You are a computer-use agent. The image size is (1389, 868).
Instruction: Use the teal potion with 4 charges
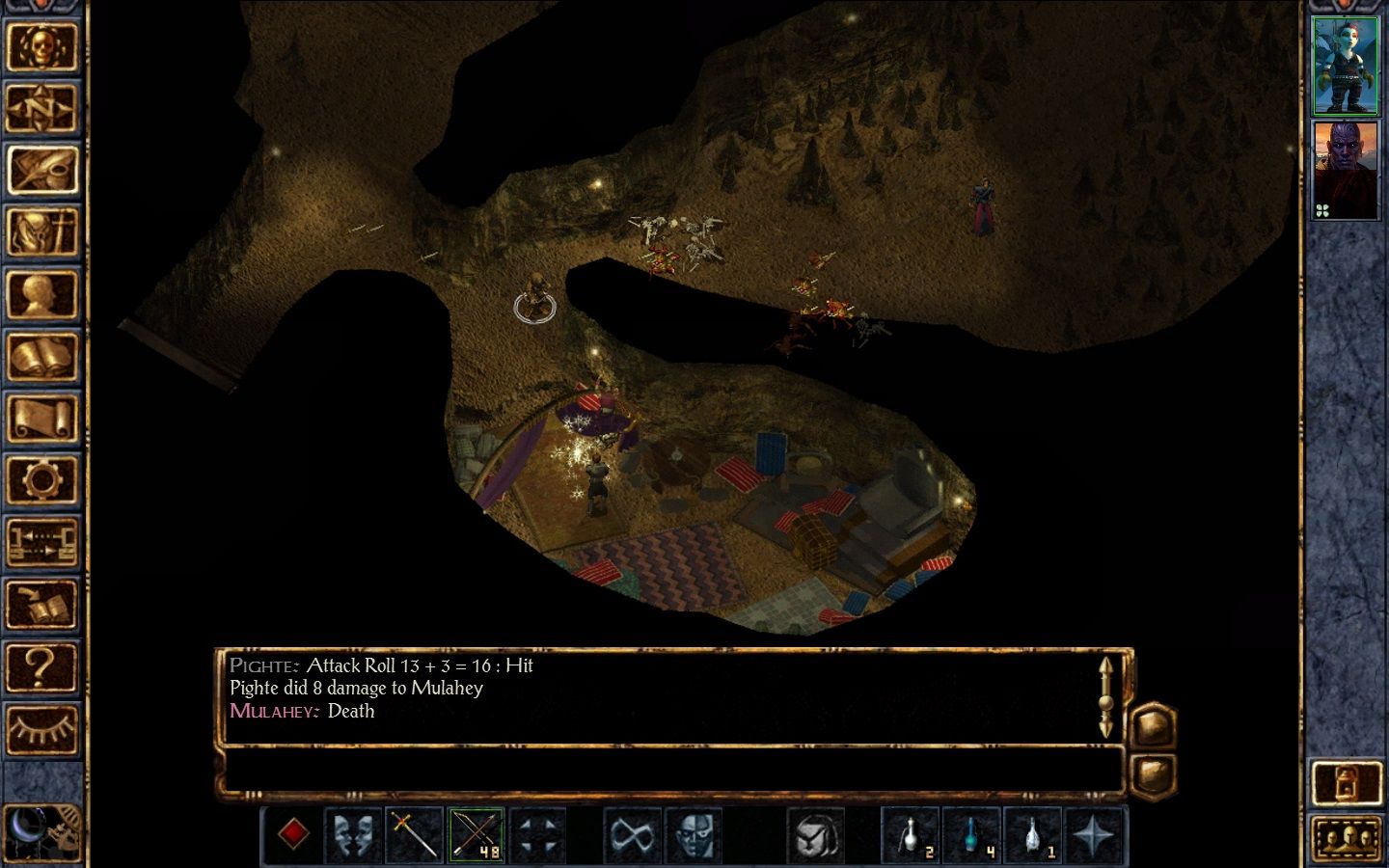pos(971,834)
